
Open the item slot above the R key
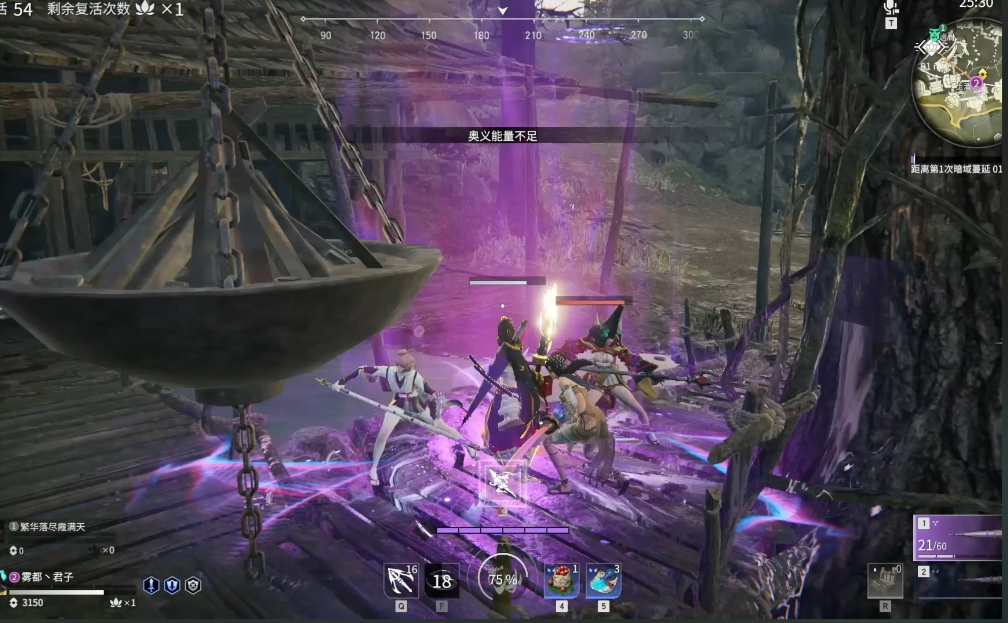point(884,580)
